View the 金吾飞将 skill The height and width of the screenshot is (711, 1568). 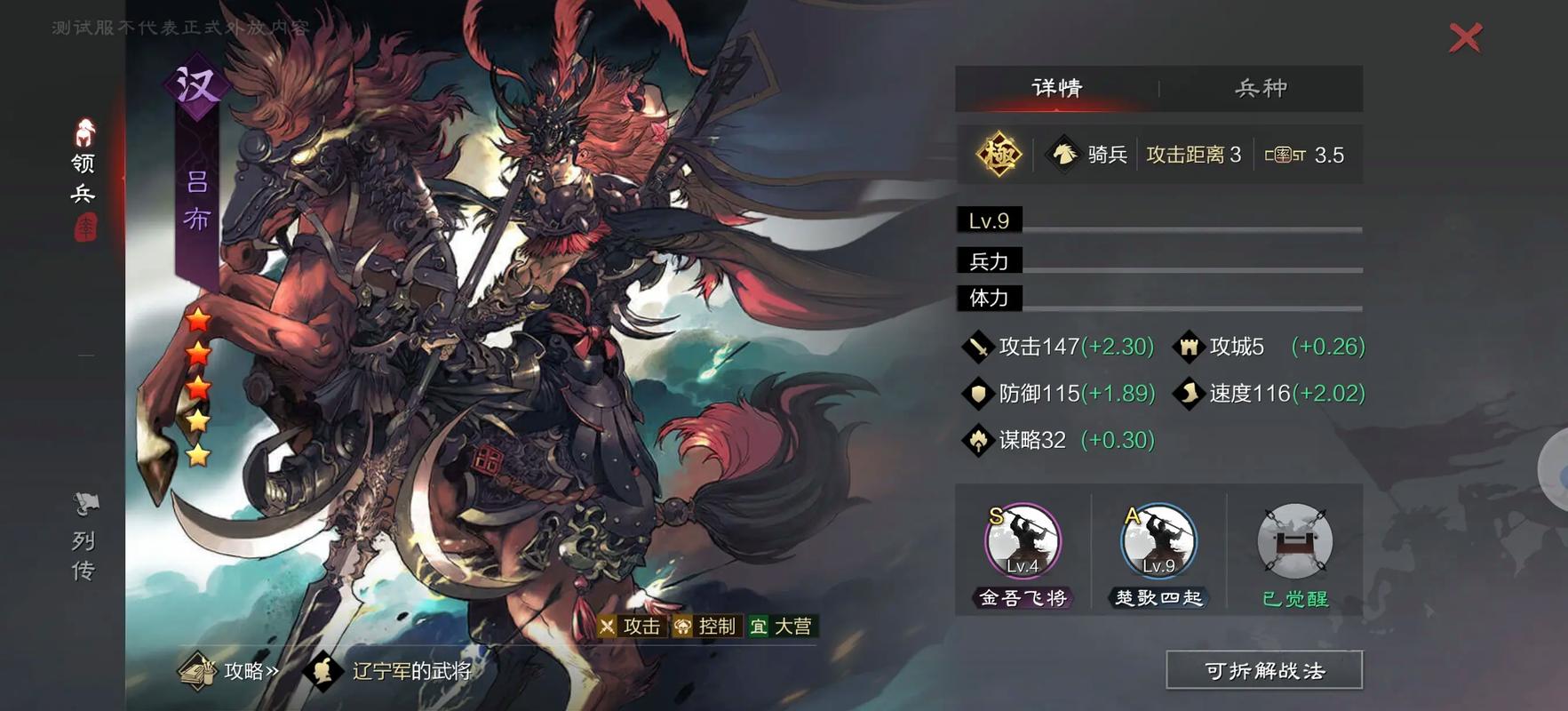(1023, 542)
